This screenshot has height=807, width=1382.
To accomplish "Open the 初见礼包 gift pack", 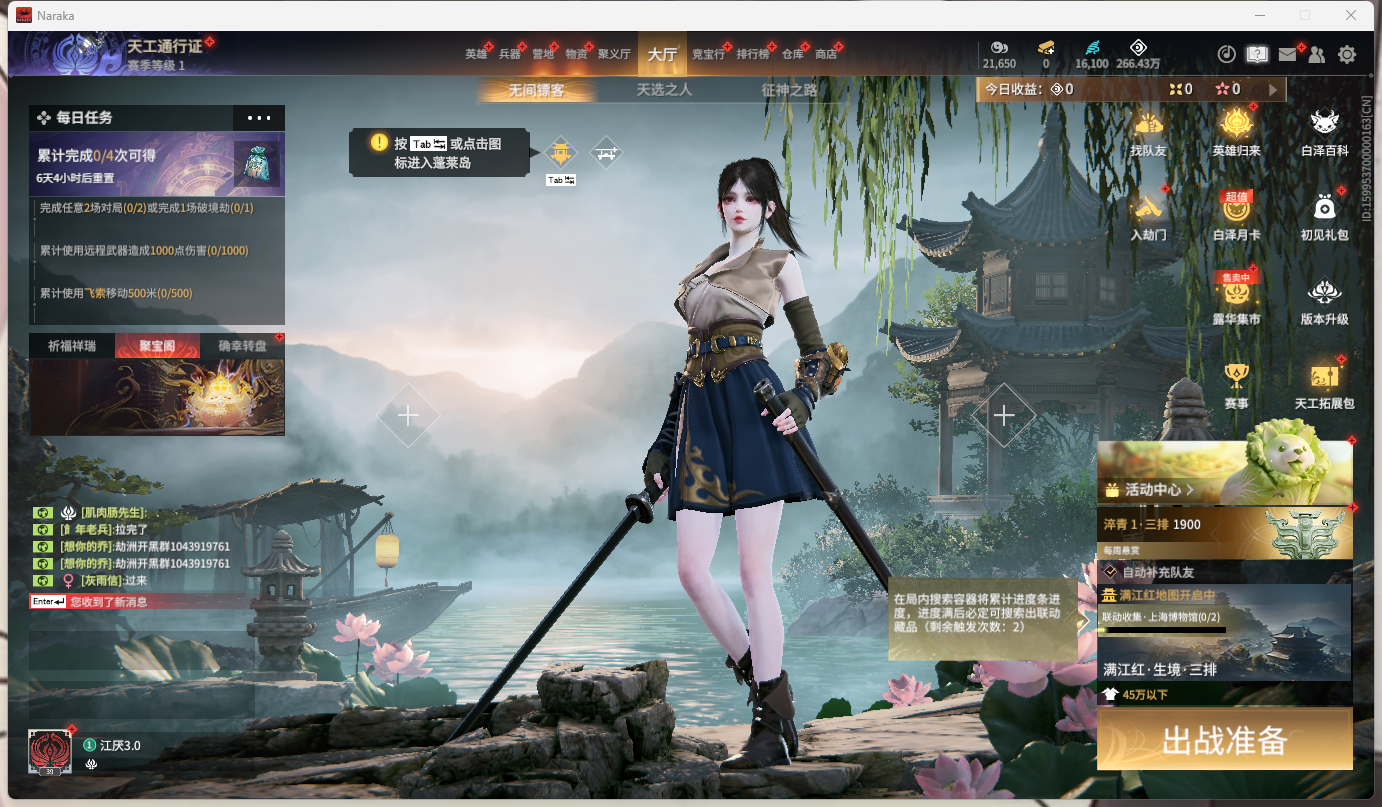I will pos(1325,216).
